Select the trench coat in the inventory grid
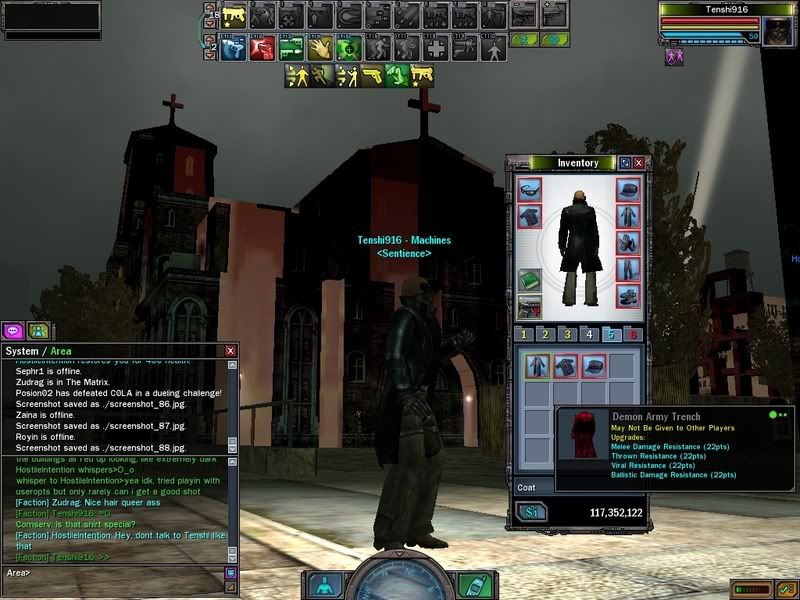 (x=538, y=366)
